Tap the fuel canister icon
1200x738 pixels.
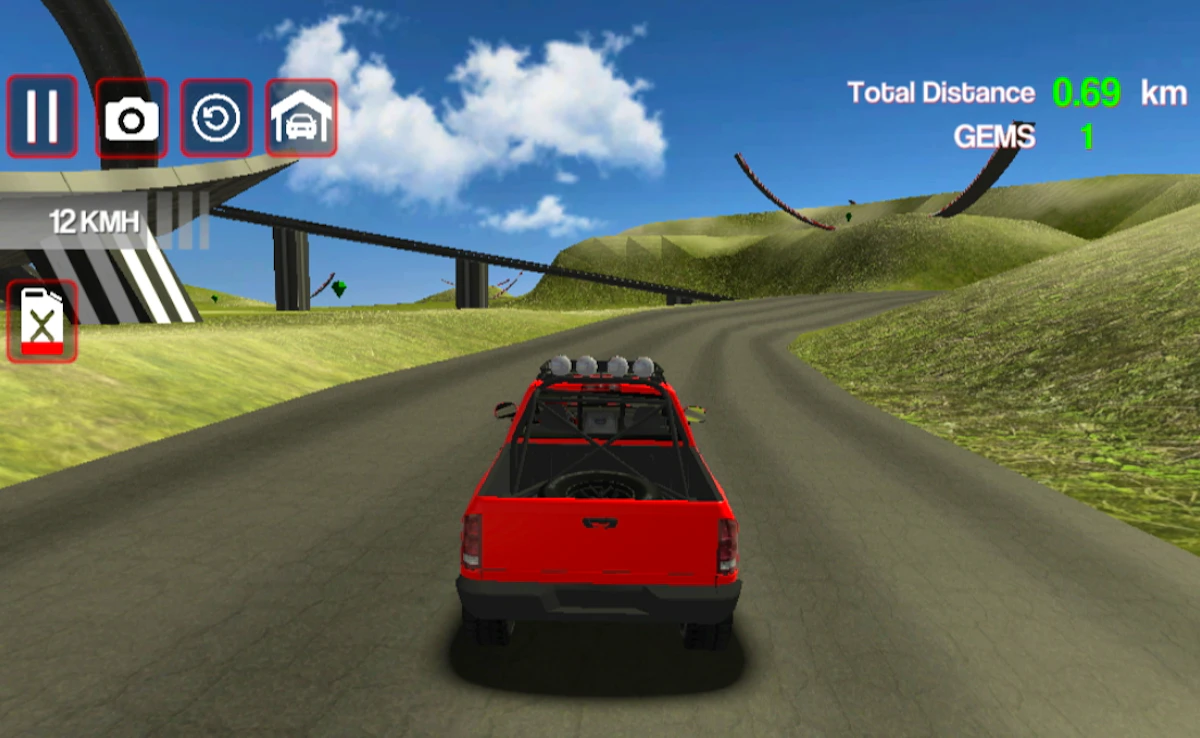[x=42, y=321]
